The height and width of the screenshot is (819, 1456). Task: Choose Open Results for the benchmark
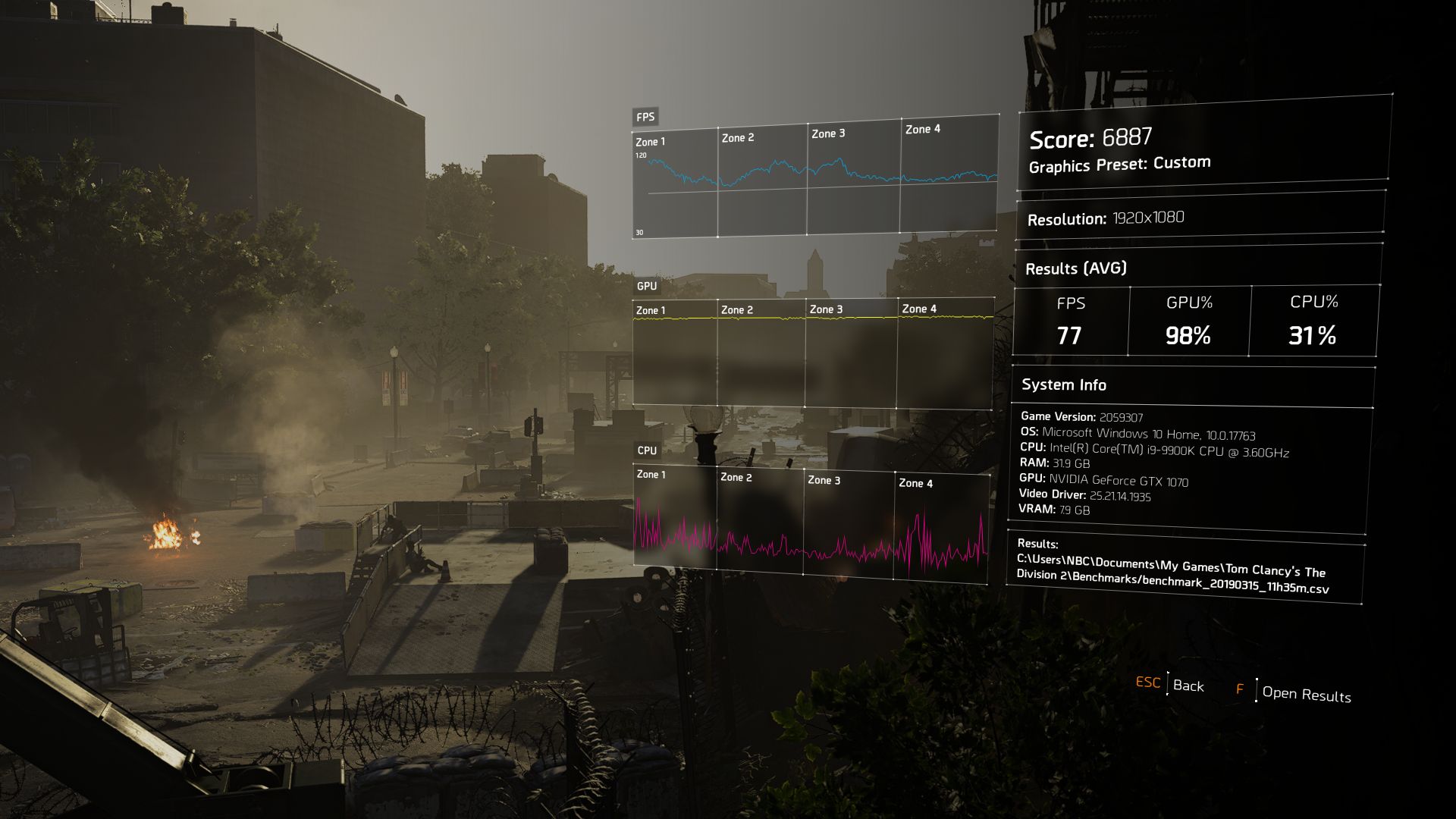1306,694
